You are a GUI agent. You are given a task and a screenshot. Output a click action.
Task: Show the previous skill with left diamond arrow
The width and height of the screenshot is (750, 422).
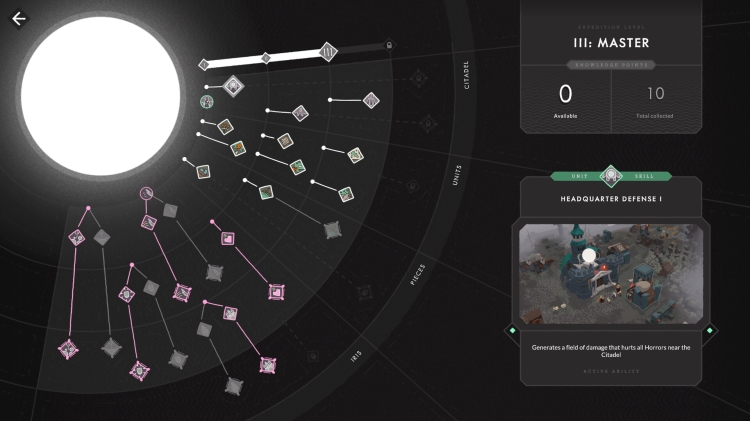coord(512,330)
